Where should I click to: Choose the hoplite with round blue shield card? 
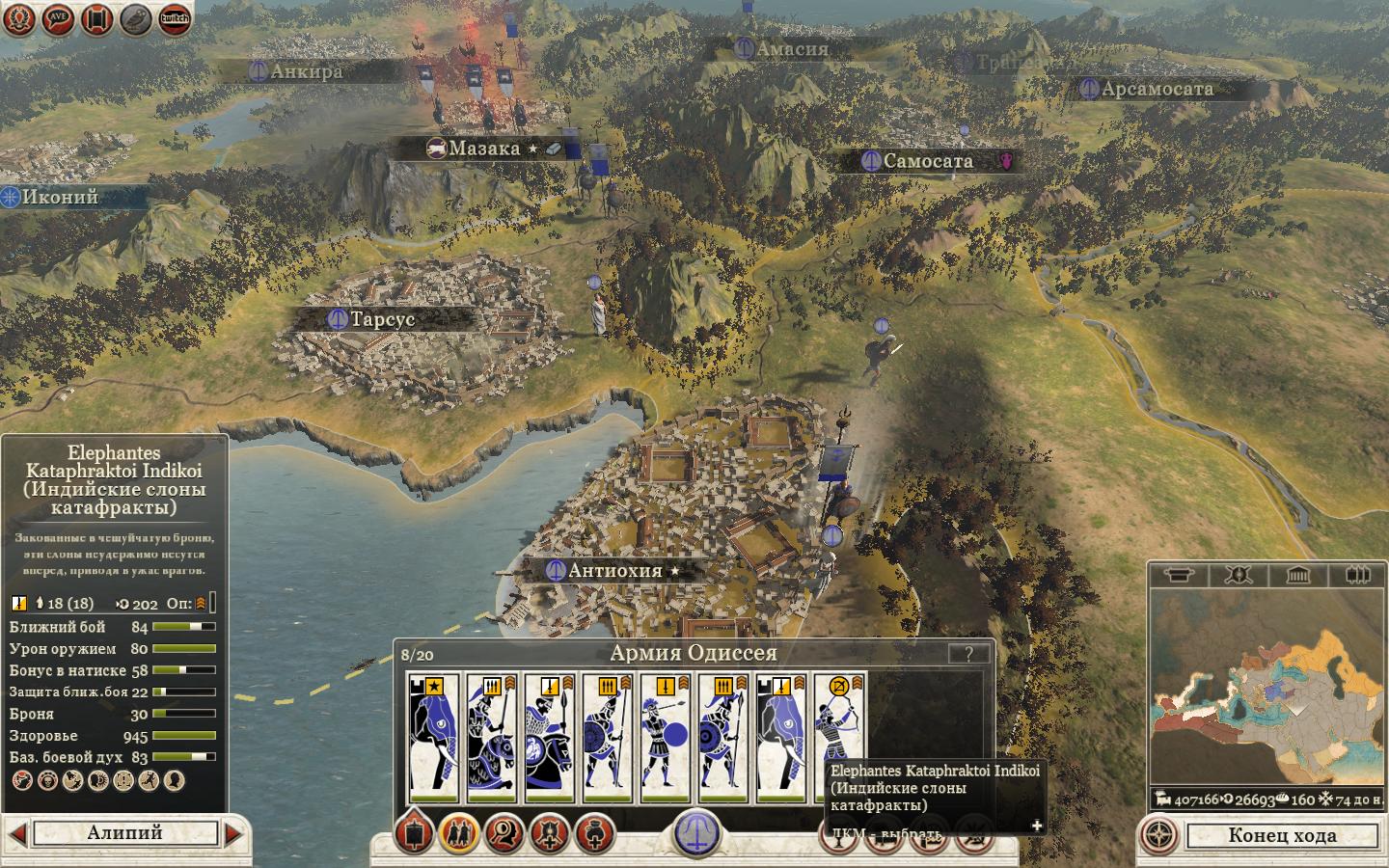point(666,738)
